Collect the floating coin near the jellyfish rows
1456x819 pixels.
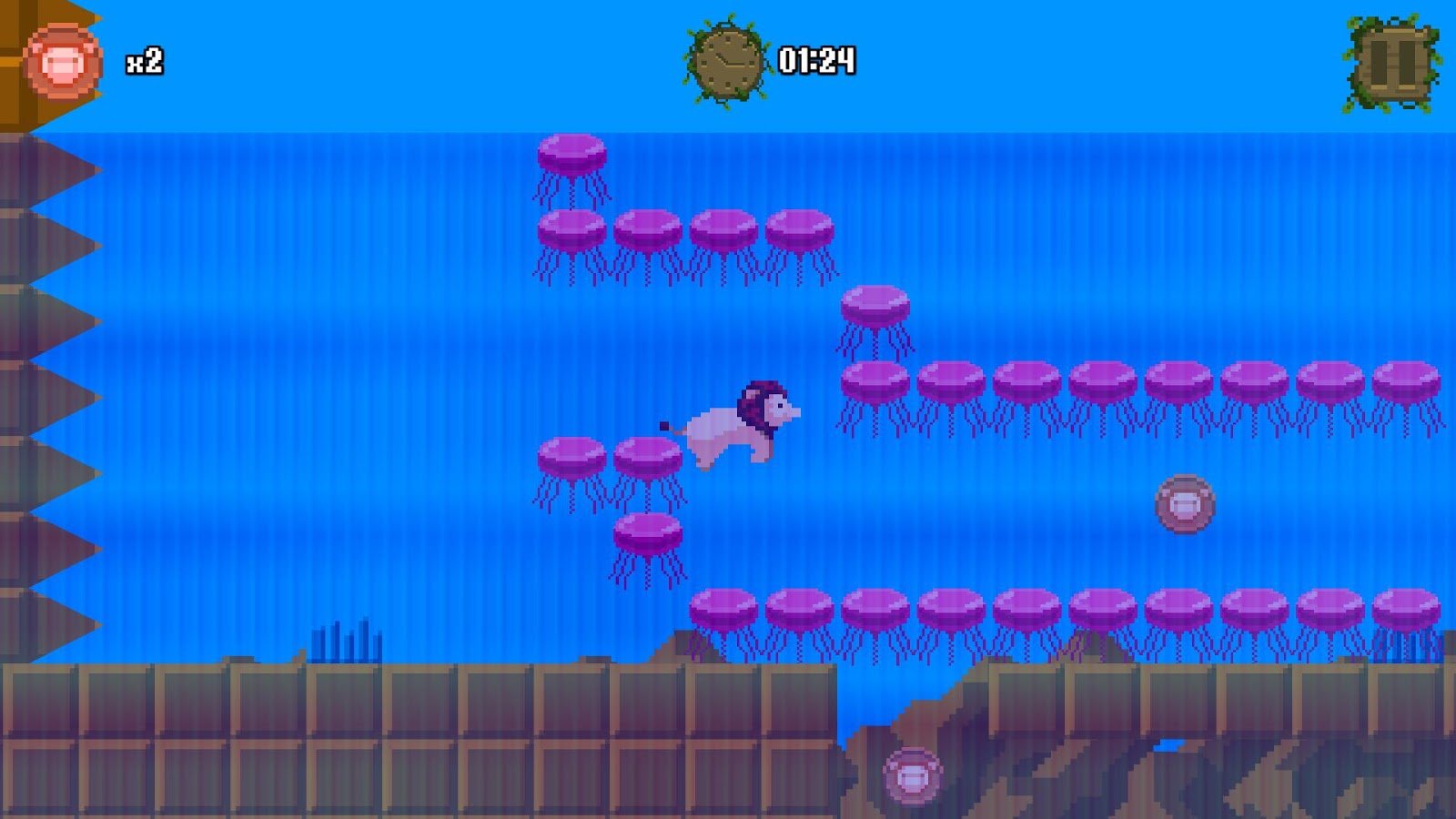pos(1184,502)
